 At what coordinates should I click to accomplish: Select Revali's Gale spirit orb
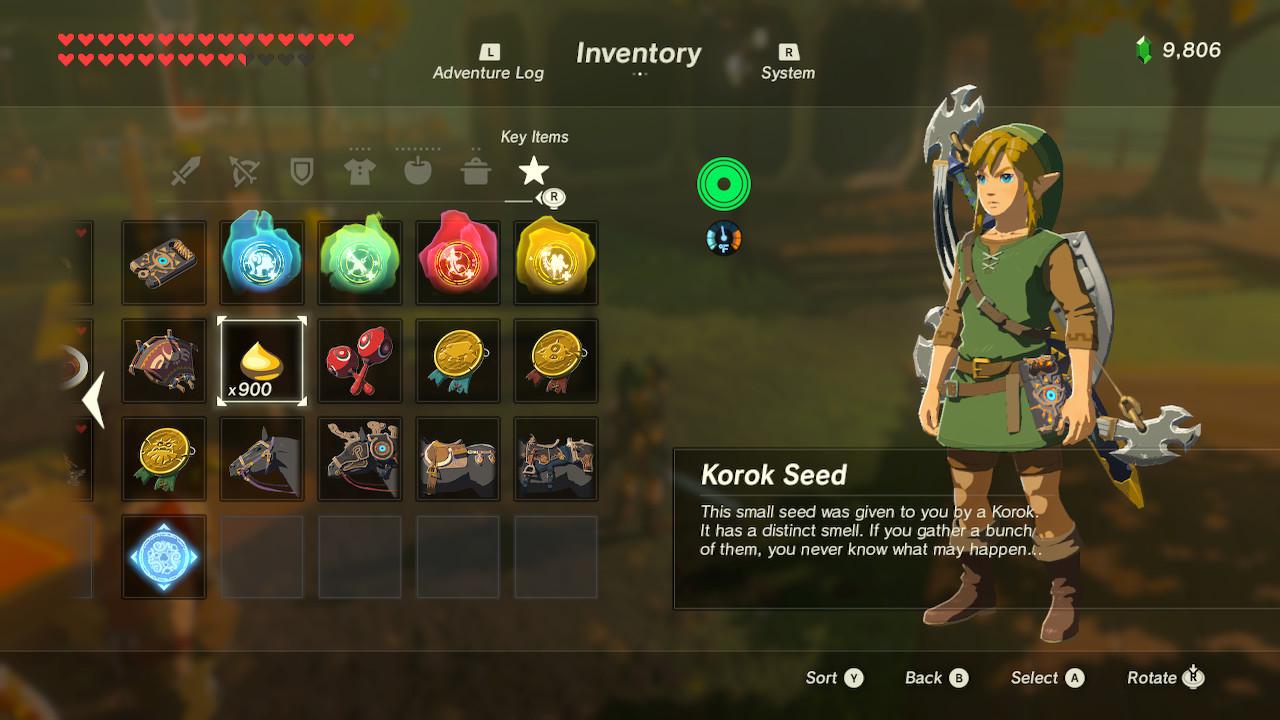coord(360,262)
